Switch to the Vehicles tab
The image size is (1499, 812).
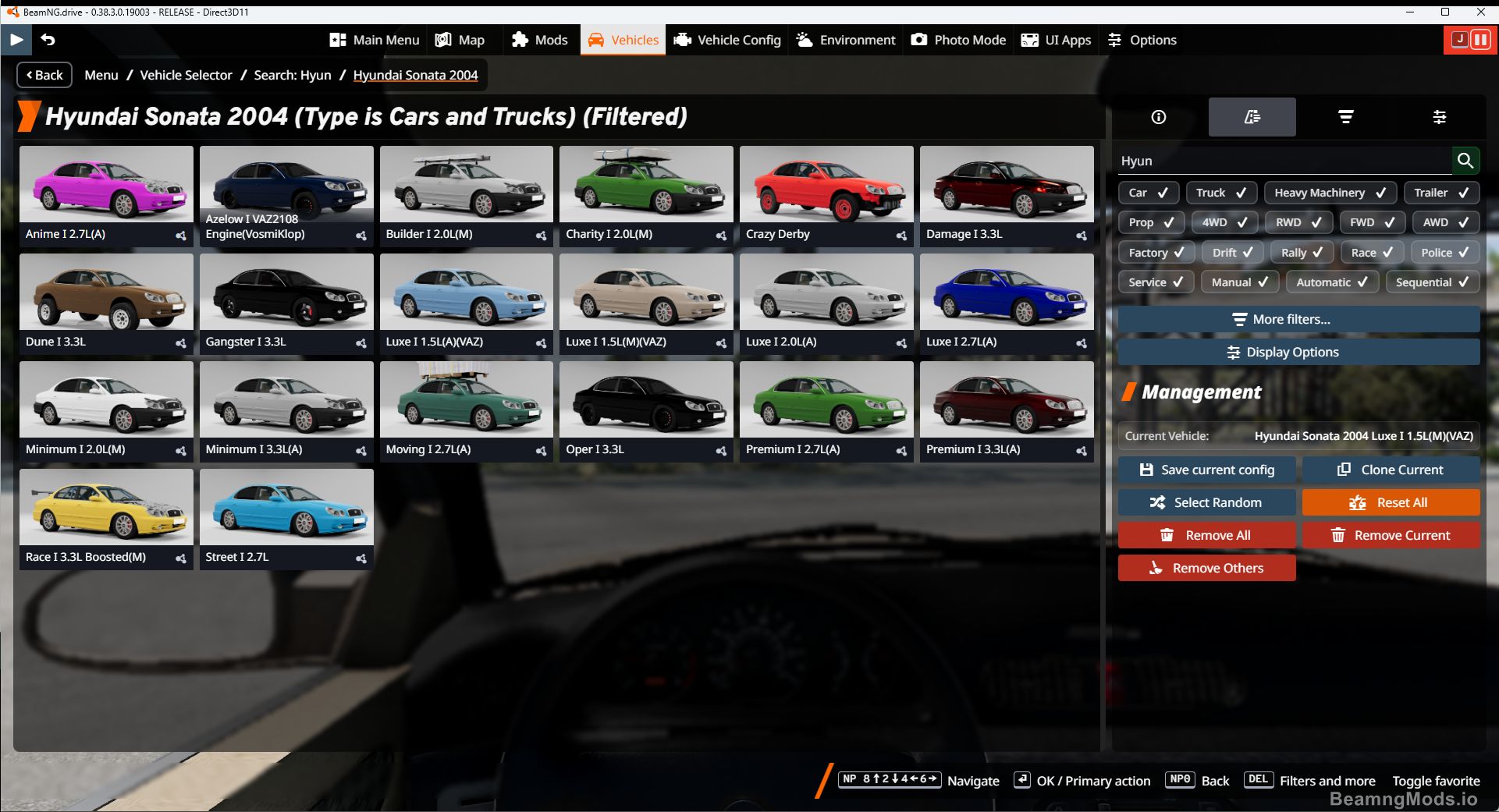(622, 40)
